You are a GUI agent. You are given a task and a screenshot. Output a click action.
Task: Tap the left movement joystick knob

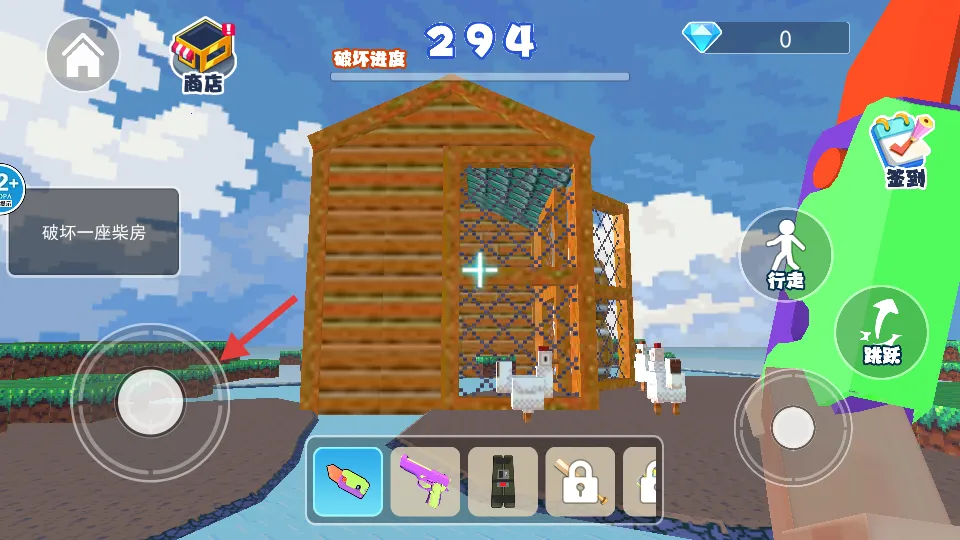point(150,401)
